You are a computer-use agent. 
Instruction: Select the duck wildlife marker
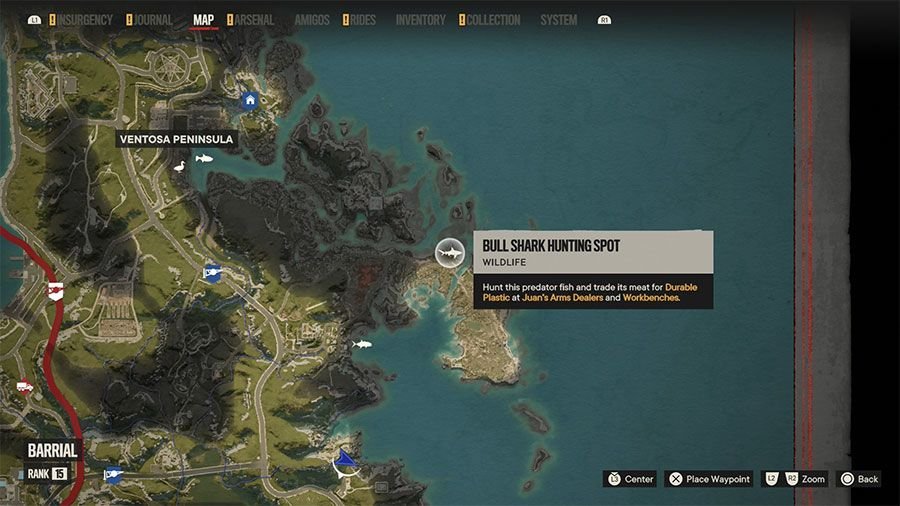(x=180, y=167)
